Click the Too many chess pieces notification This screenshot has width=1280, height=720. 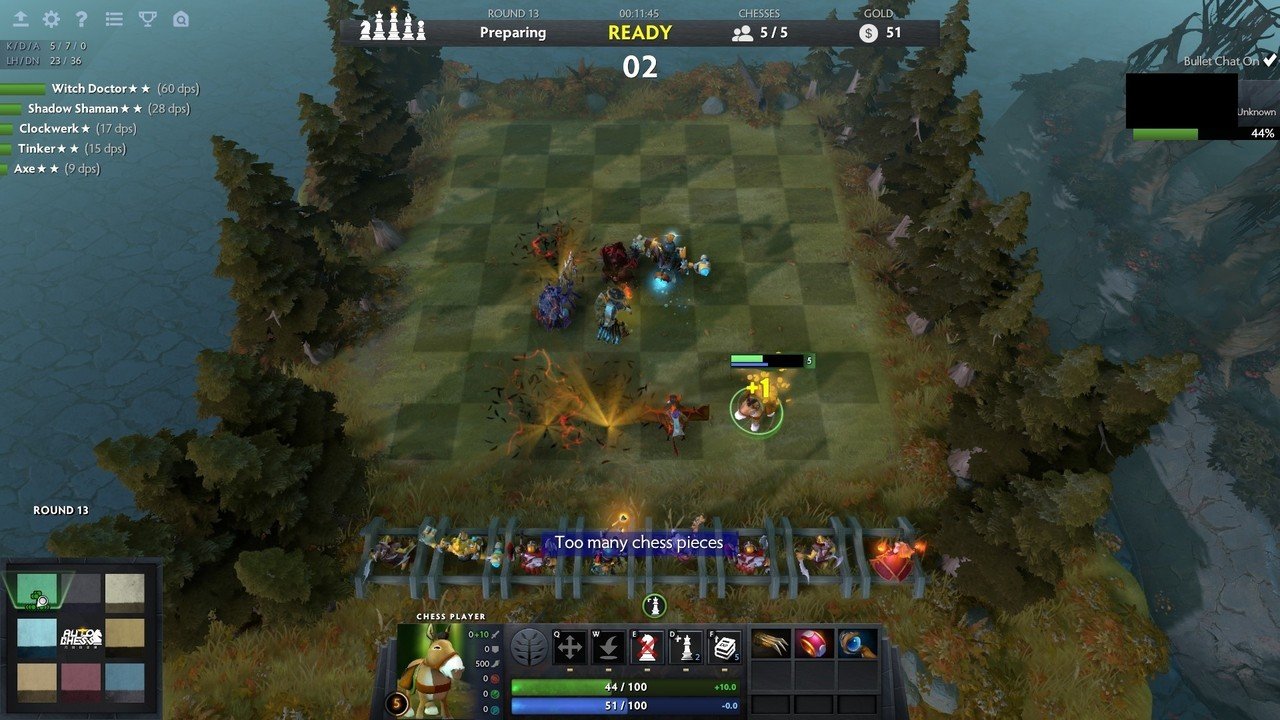click(x=640, y=542)
